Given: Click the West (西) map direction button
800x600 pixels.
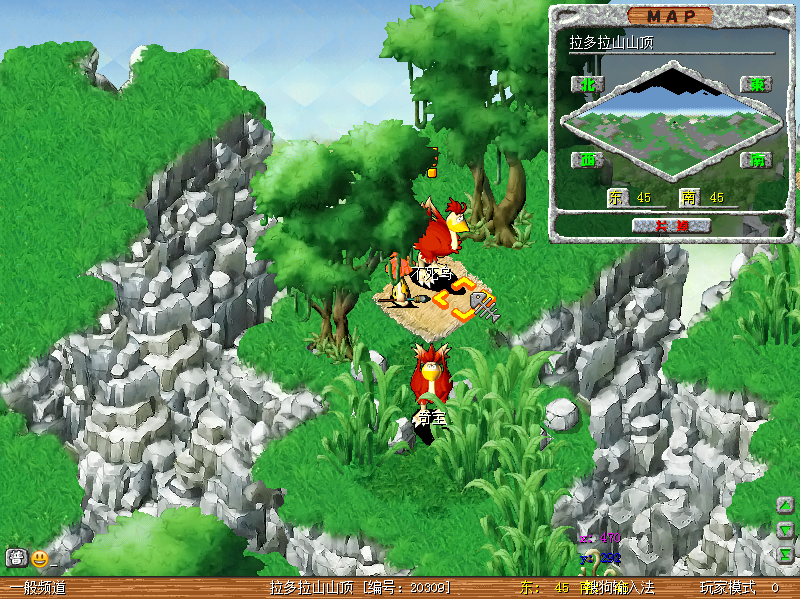Looking at the screenshot, I should click(587, 160).
